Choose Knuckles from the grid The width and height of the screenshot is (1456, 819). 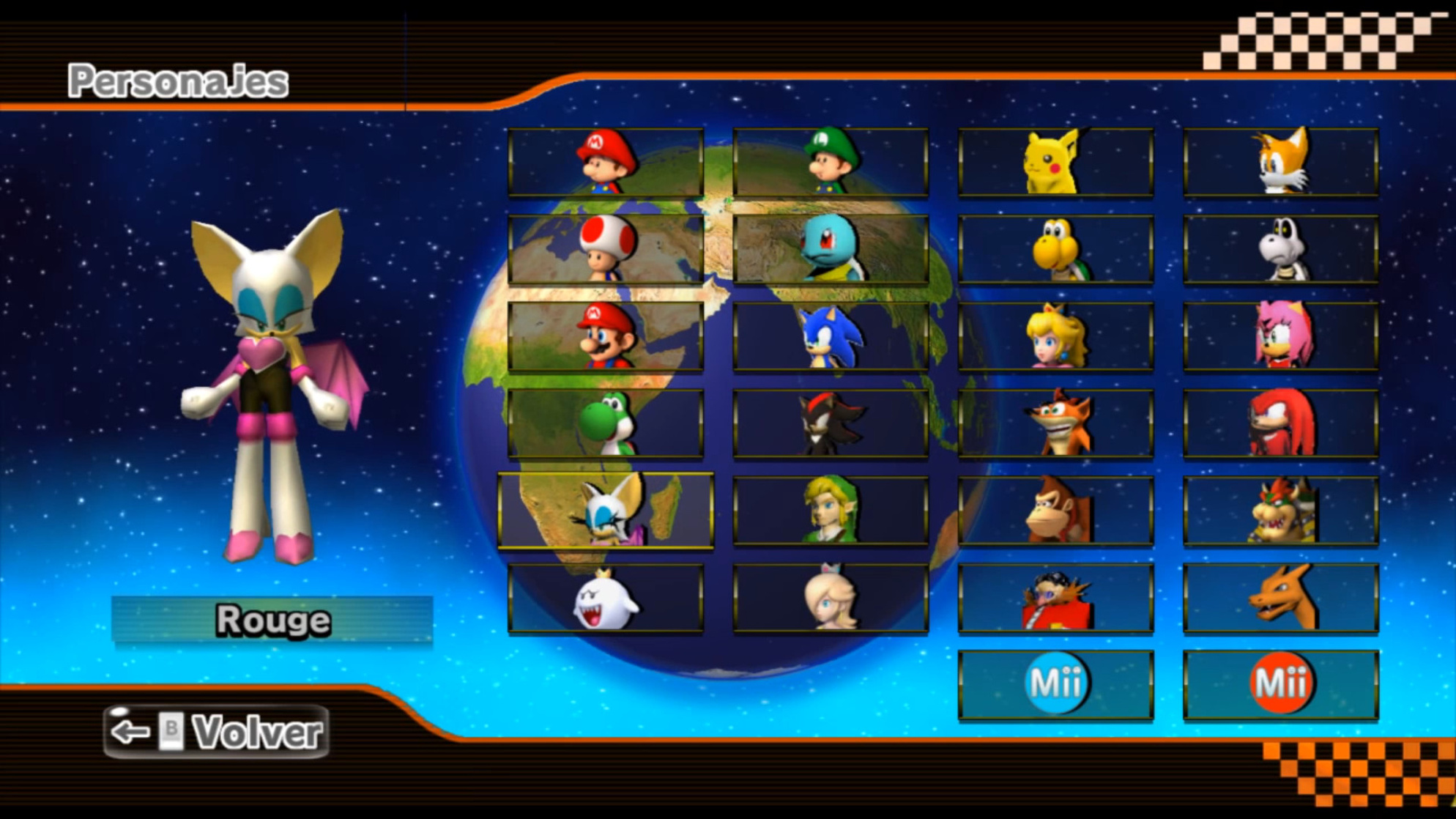click(x=1281, y=423)
